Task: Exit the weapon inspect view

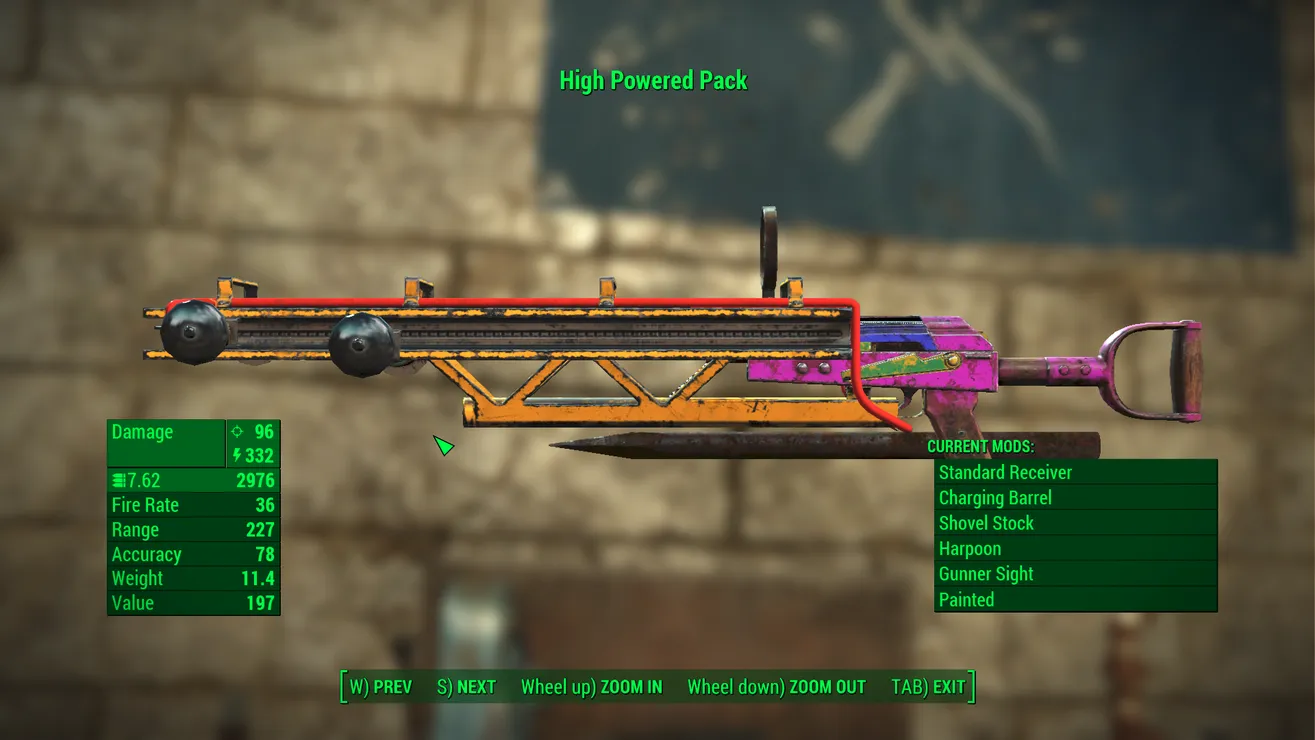Action: pyautogui.click(x=928, y=687)
